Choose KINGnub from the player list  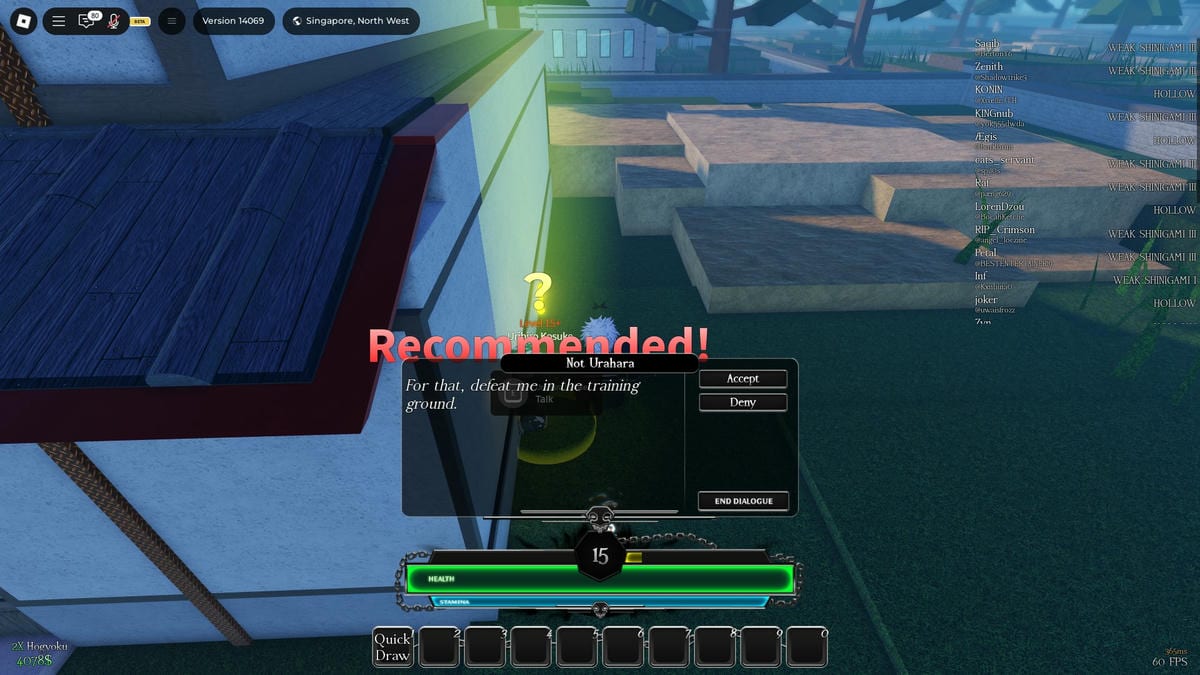tap(994, 114)
